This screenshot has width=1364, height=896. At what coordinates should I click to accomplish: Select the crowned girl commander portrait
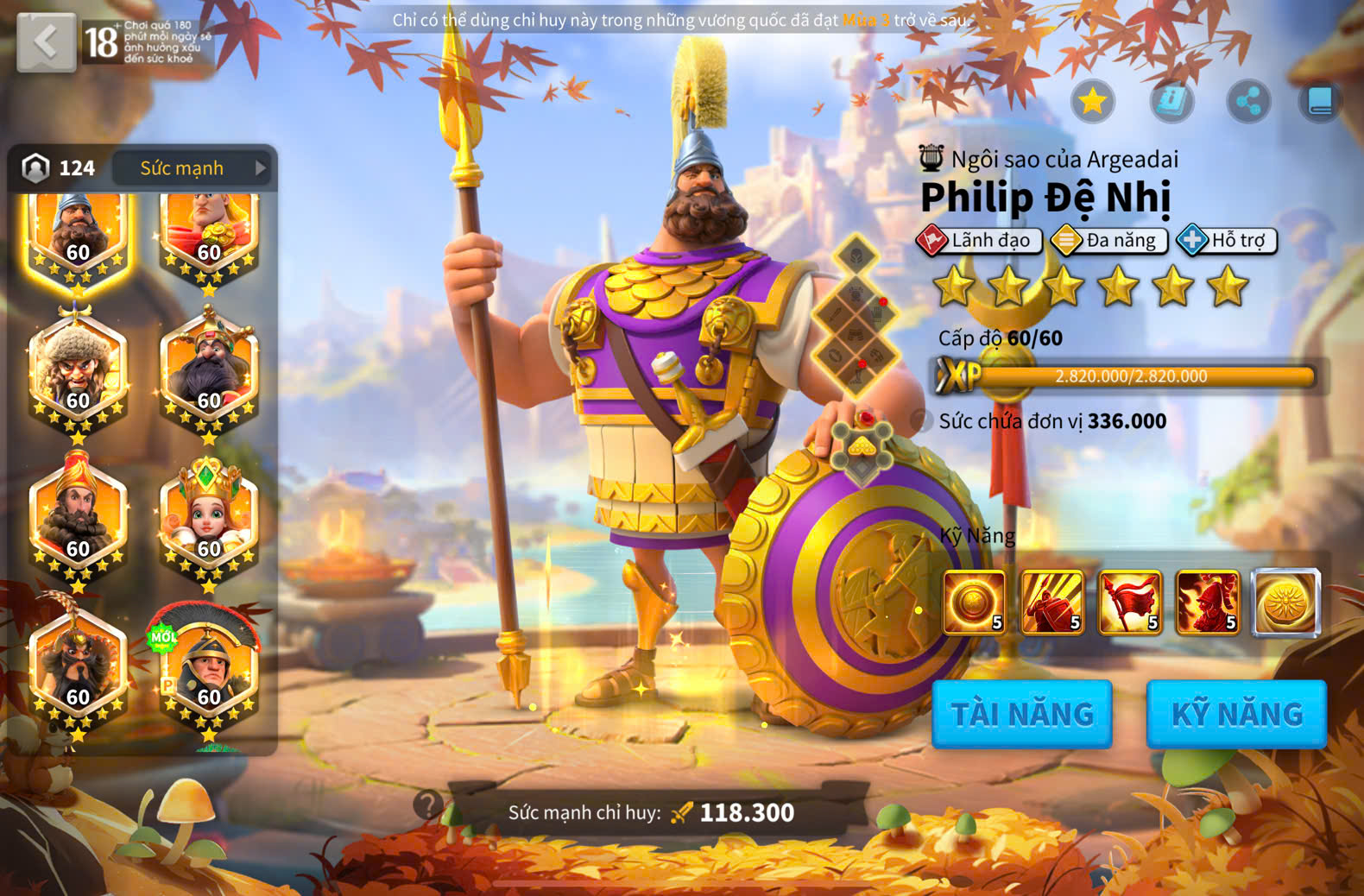click(x=208, y=519)
